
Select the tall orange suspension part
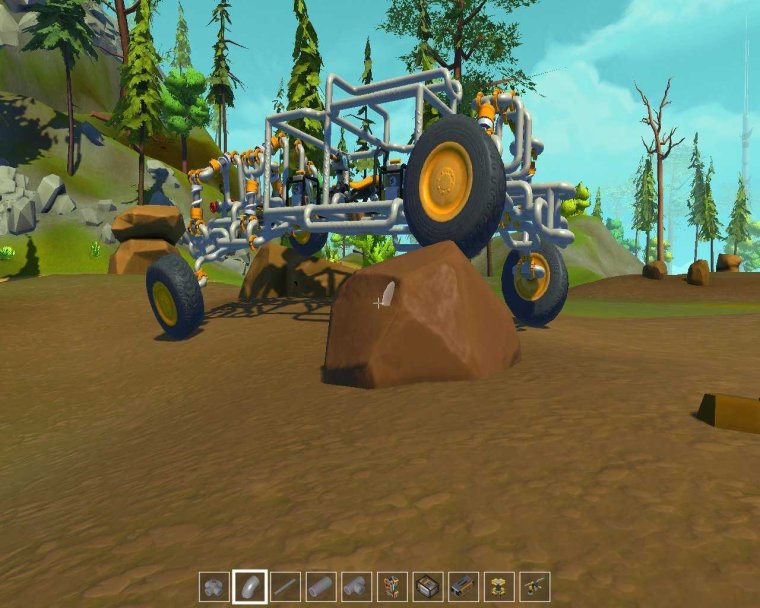point(392,586)
